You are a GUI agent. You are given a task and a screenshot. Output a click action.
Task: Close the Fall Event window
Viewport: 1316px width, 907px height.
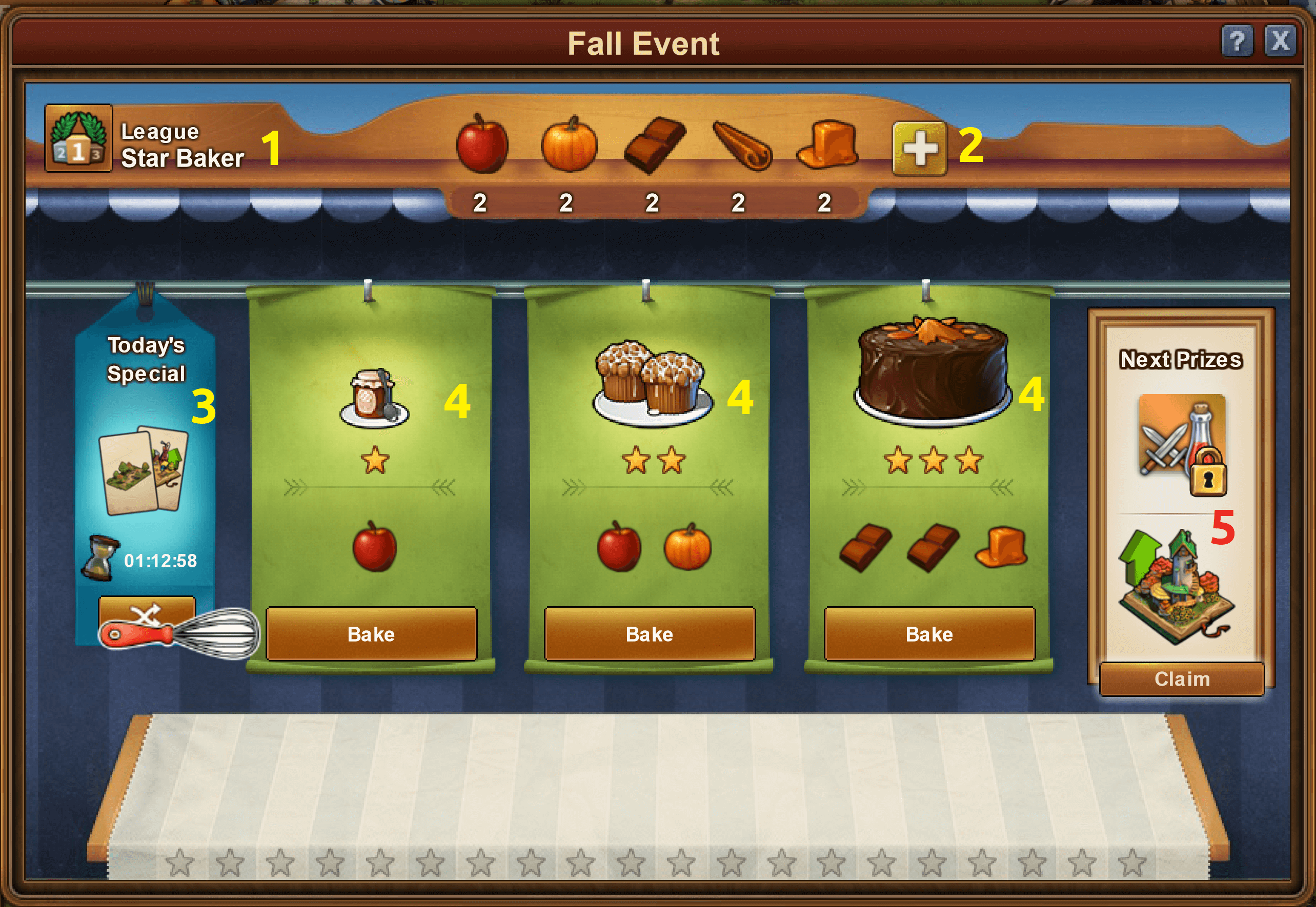(1280, 41)
